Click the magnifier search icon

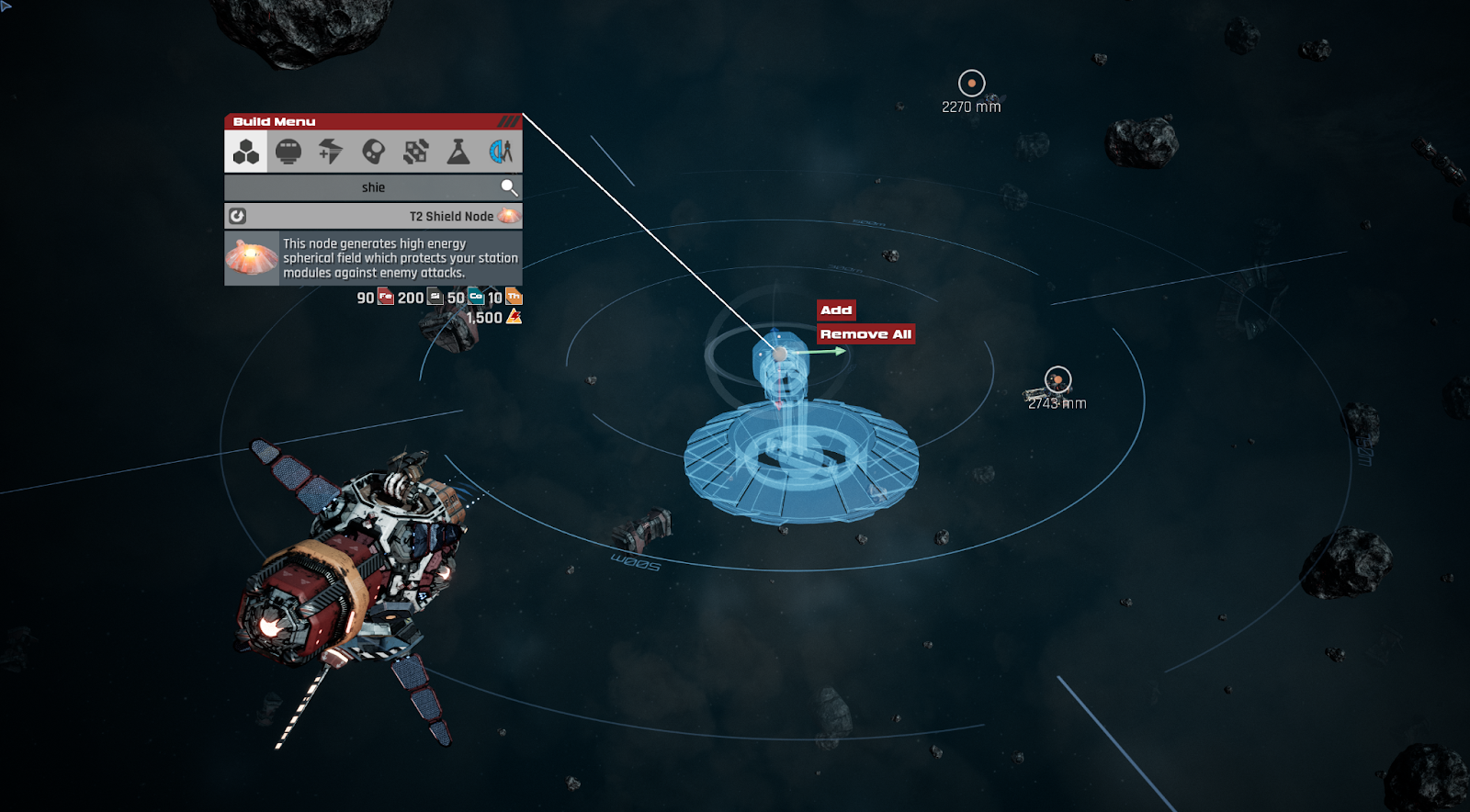(x=508, y=186)
